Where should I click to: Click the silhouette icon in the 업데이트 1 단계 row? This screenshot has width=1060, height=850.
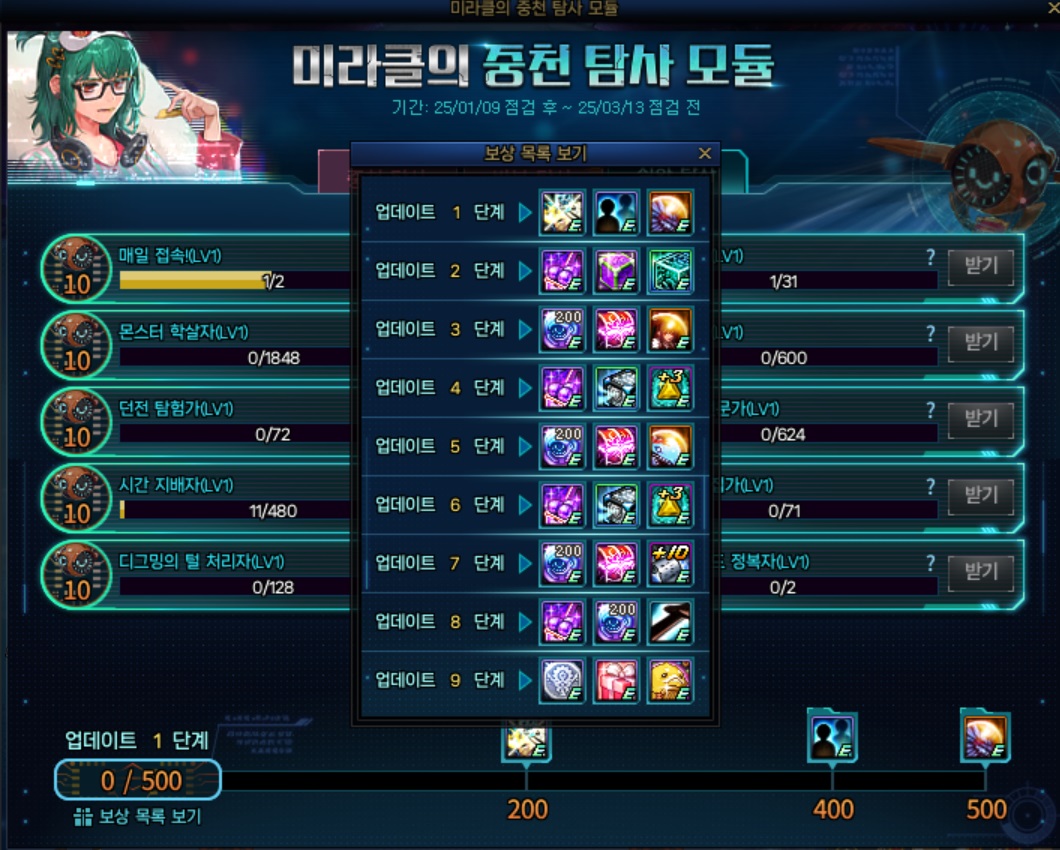(x=616, y=212)
